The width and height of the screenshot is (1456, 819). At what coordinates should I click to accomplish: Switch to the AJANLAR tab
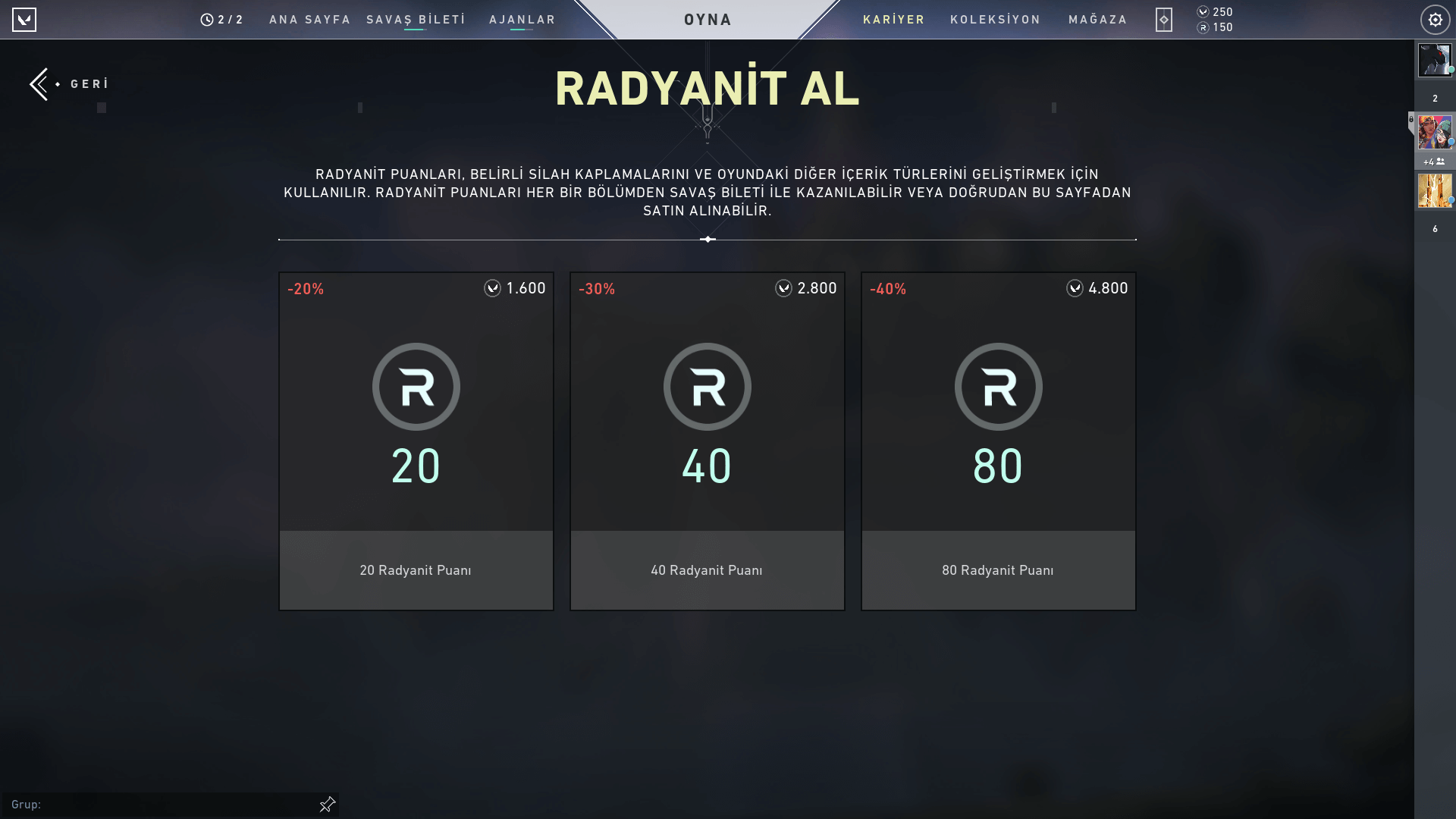(522, 20)
